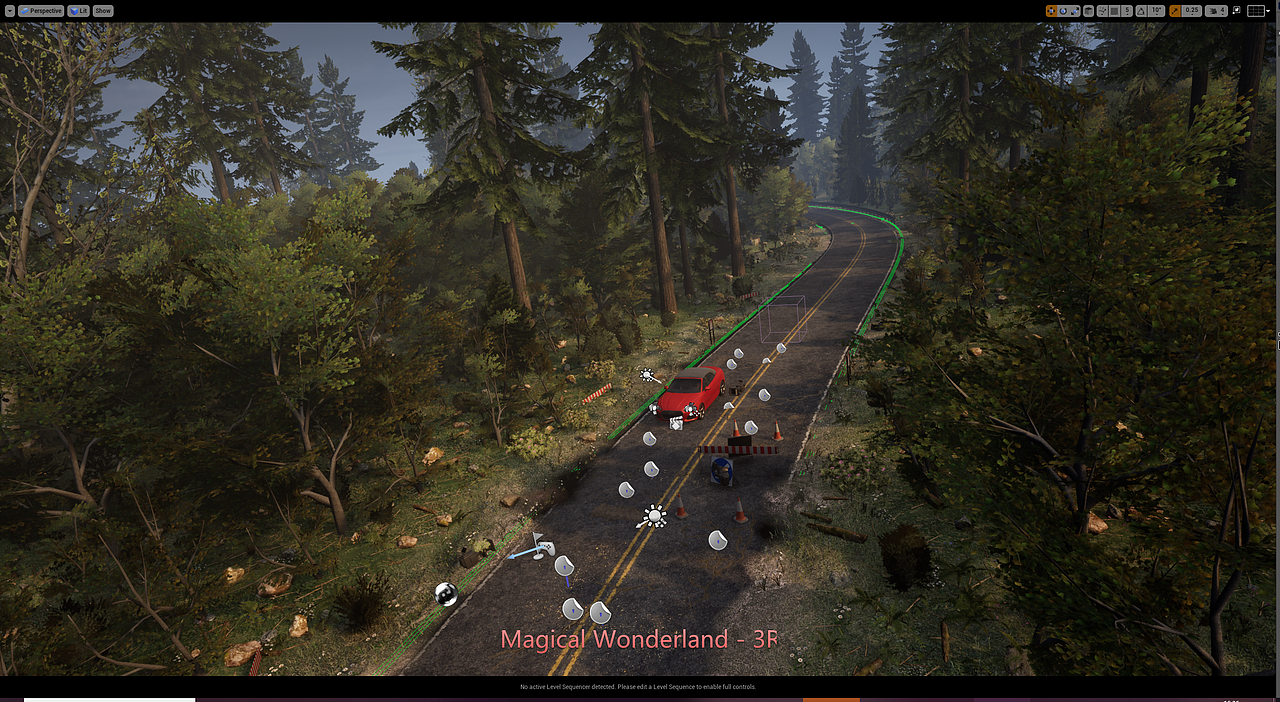Toggle rotation snapping triangle icon
Image resolution: width=1280 pixels, height=702 pixels.
[1141, 11]
